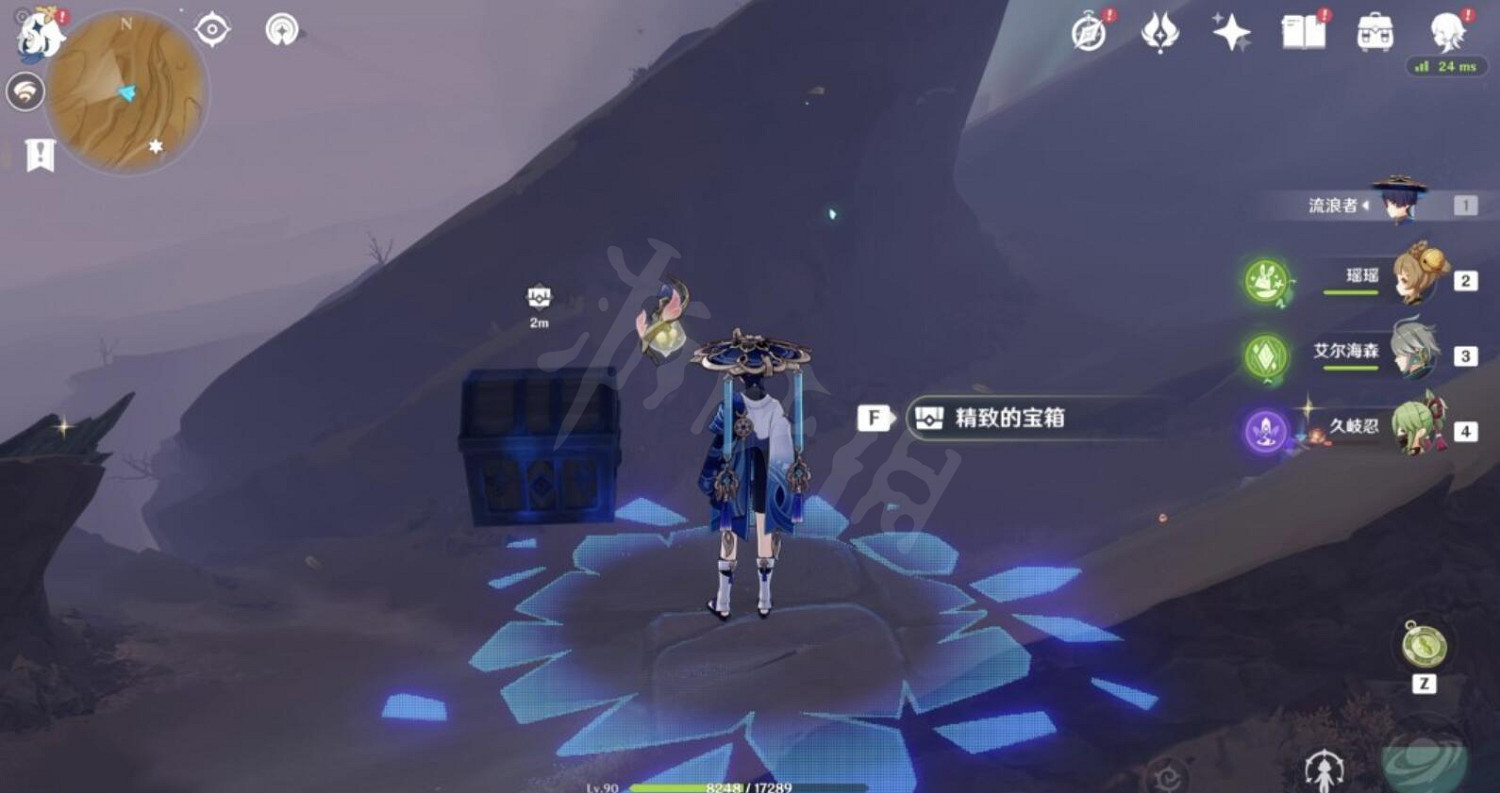Click the partial-ring icon right of the eye icon
Screen dimensions: 1500x793
click(283, 30)
